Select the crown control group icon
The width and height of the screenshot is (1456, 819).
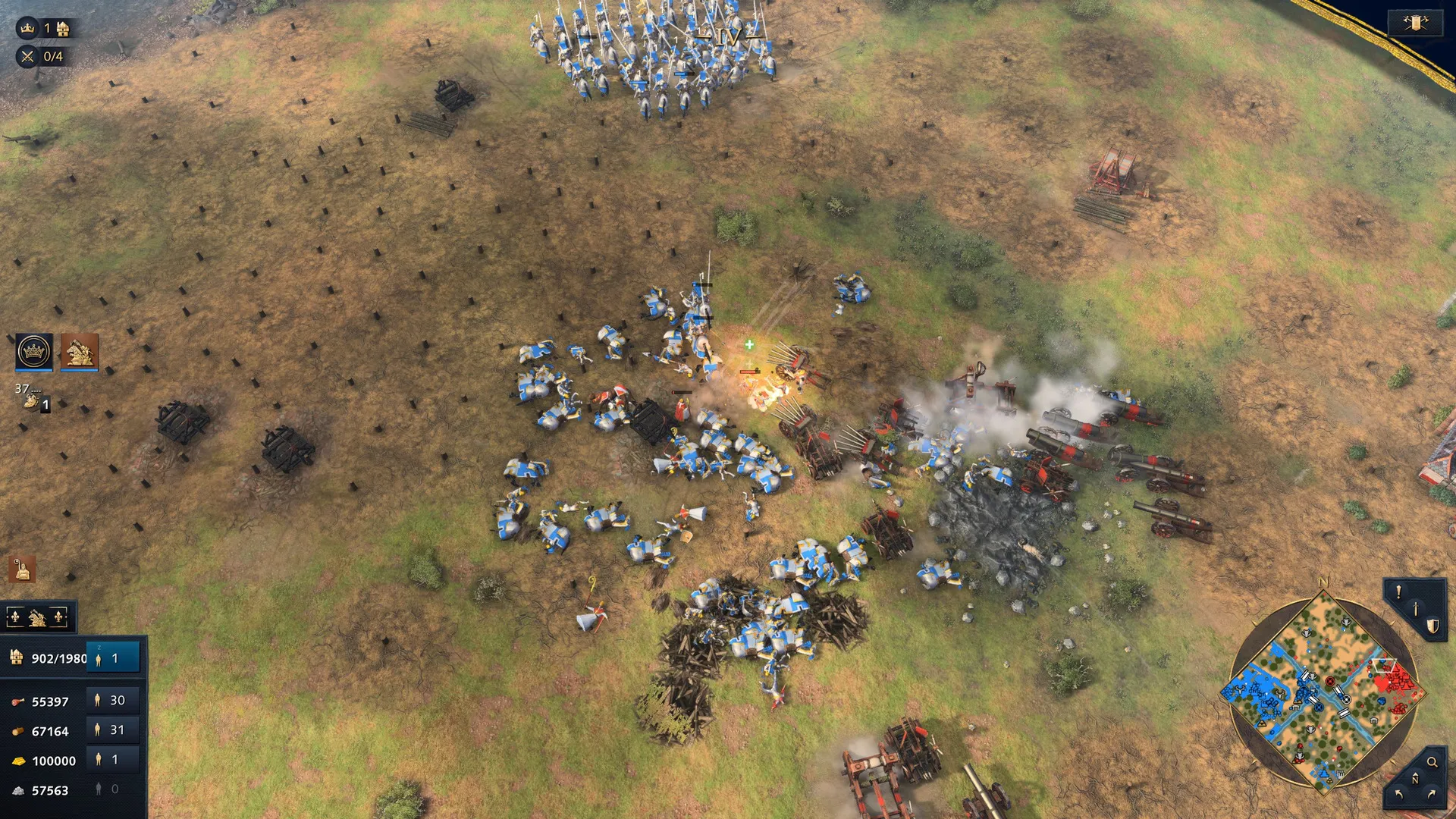(x=34, y=352)
